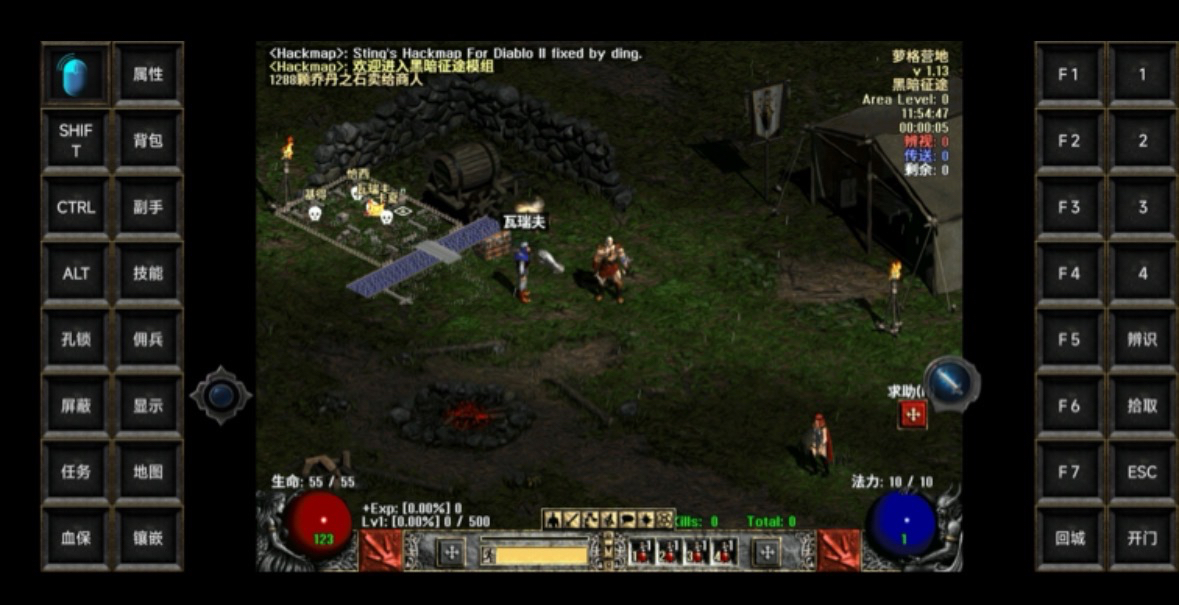
Task: Open the 技能 skills panel
Action: pos(148,273)
